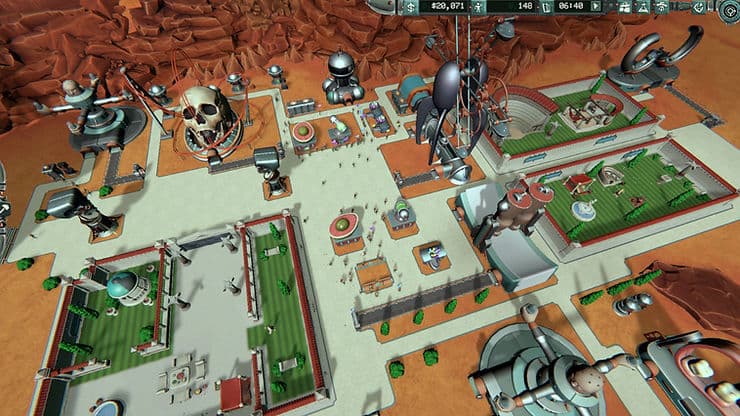Open the dollar sign finances icon
The image size is (740, 416).
click(410, 7)
